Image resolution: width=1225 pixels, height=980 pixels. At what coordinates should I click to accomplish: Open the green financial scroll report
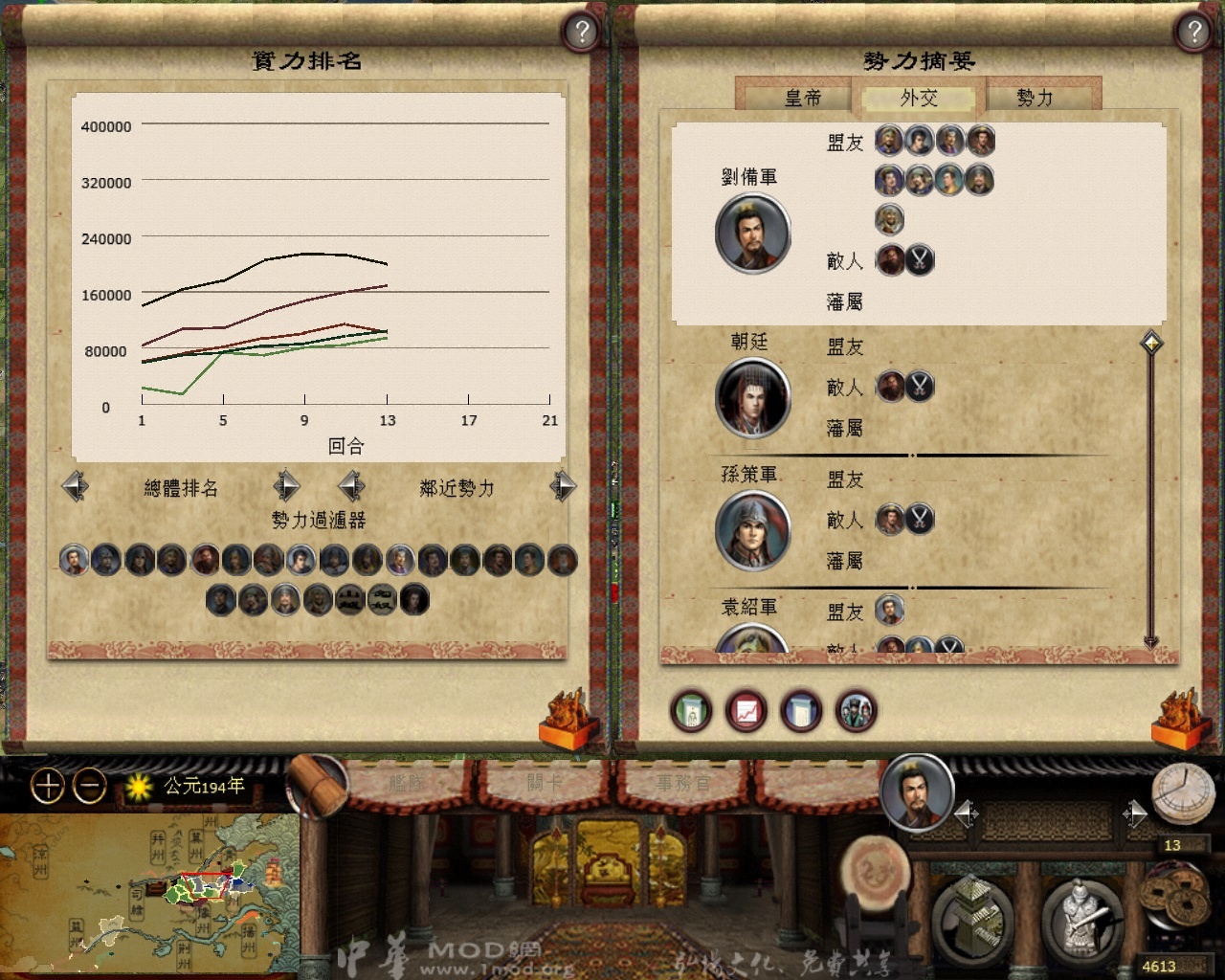691,711
